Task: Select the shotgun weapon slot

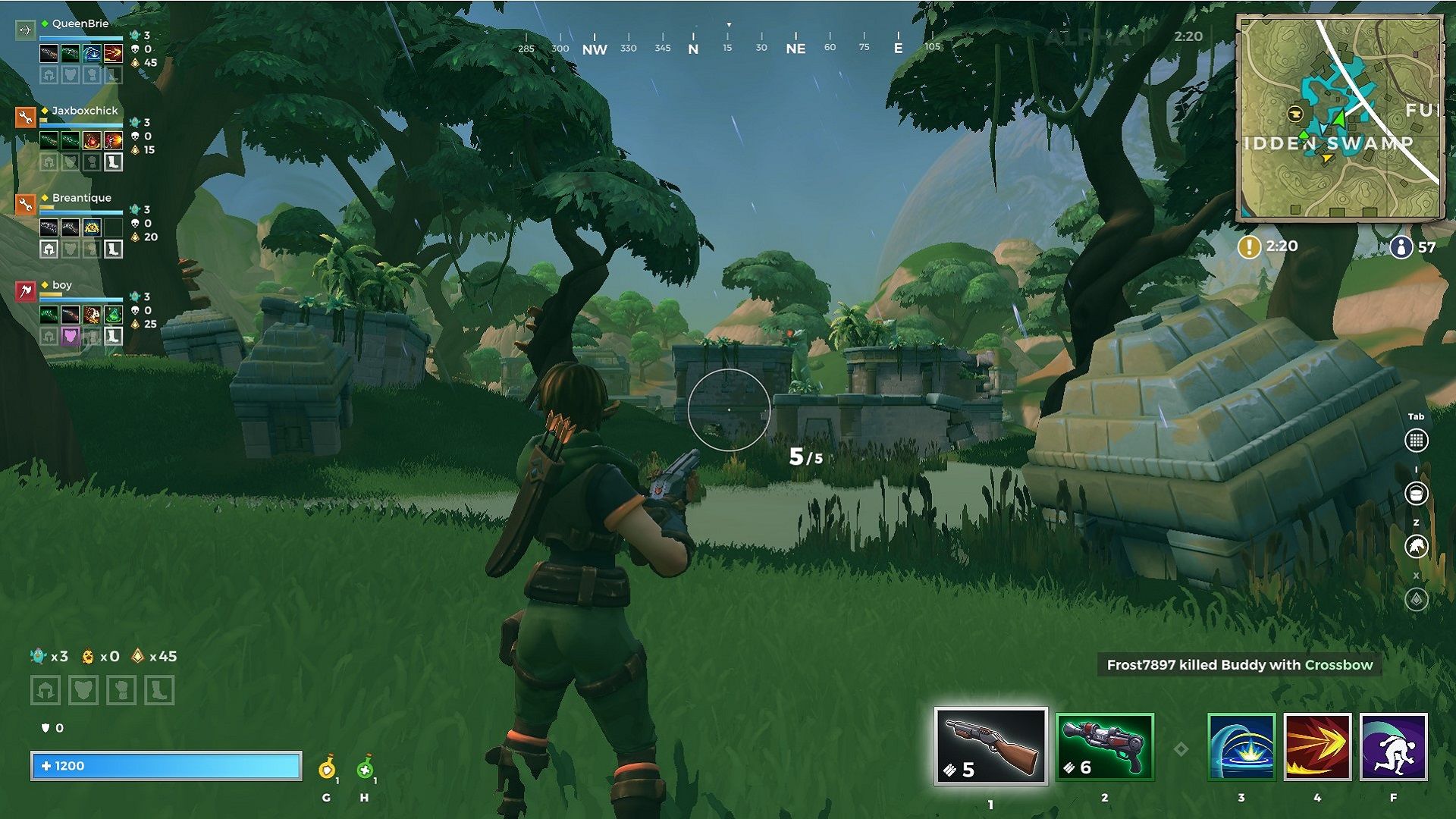Action: [x=990, y=746]
